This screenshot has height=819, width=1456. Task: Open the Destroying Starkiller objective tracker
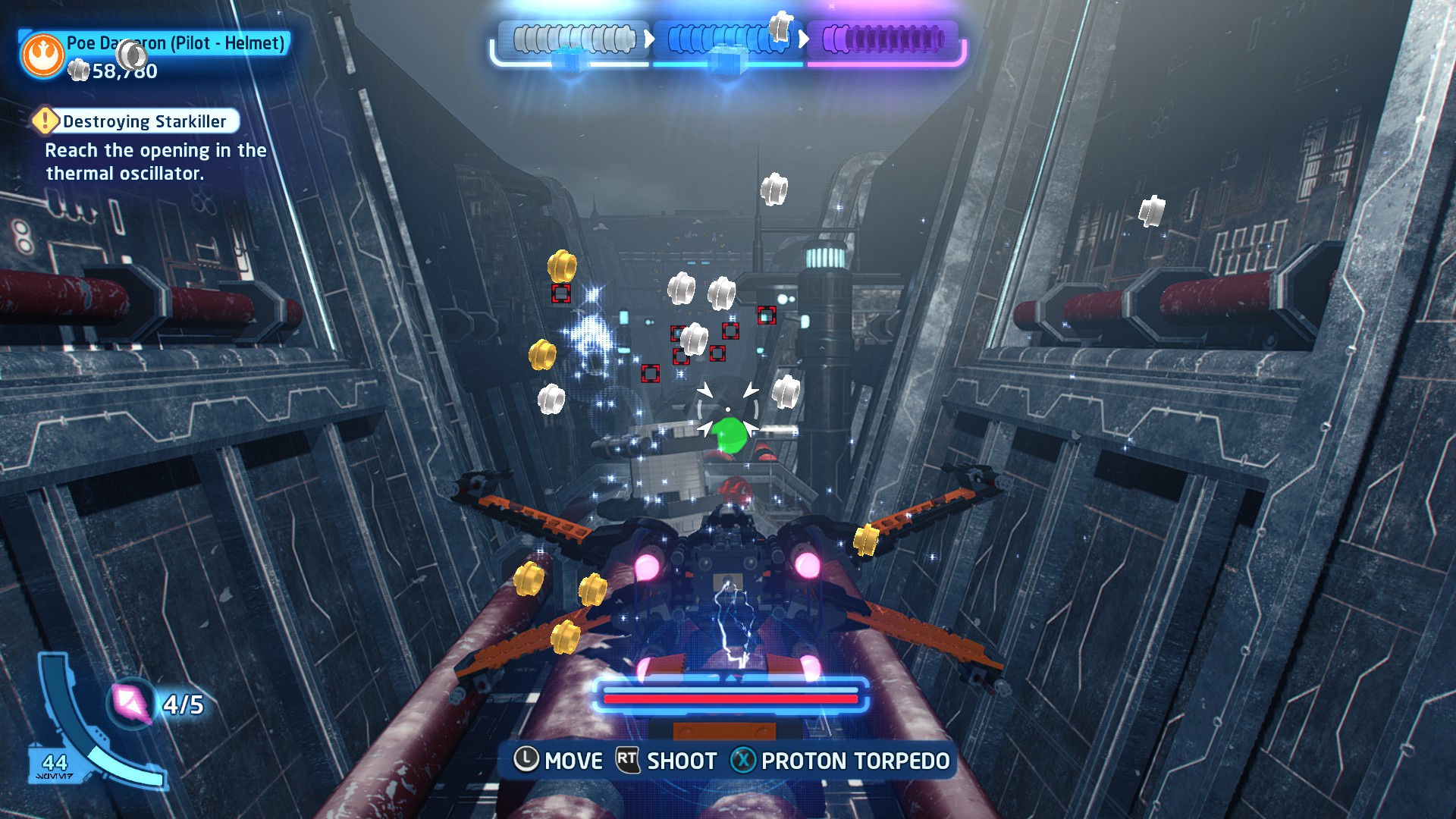pyautogui.click(x=144, y=121)
